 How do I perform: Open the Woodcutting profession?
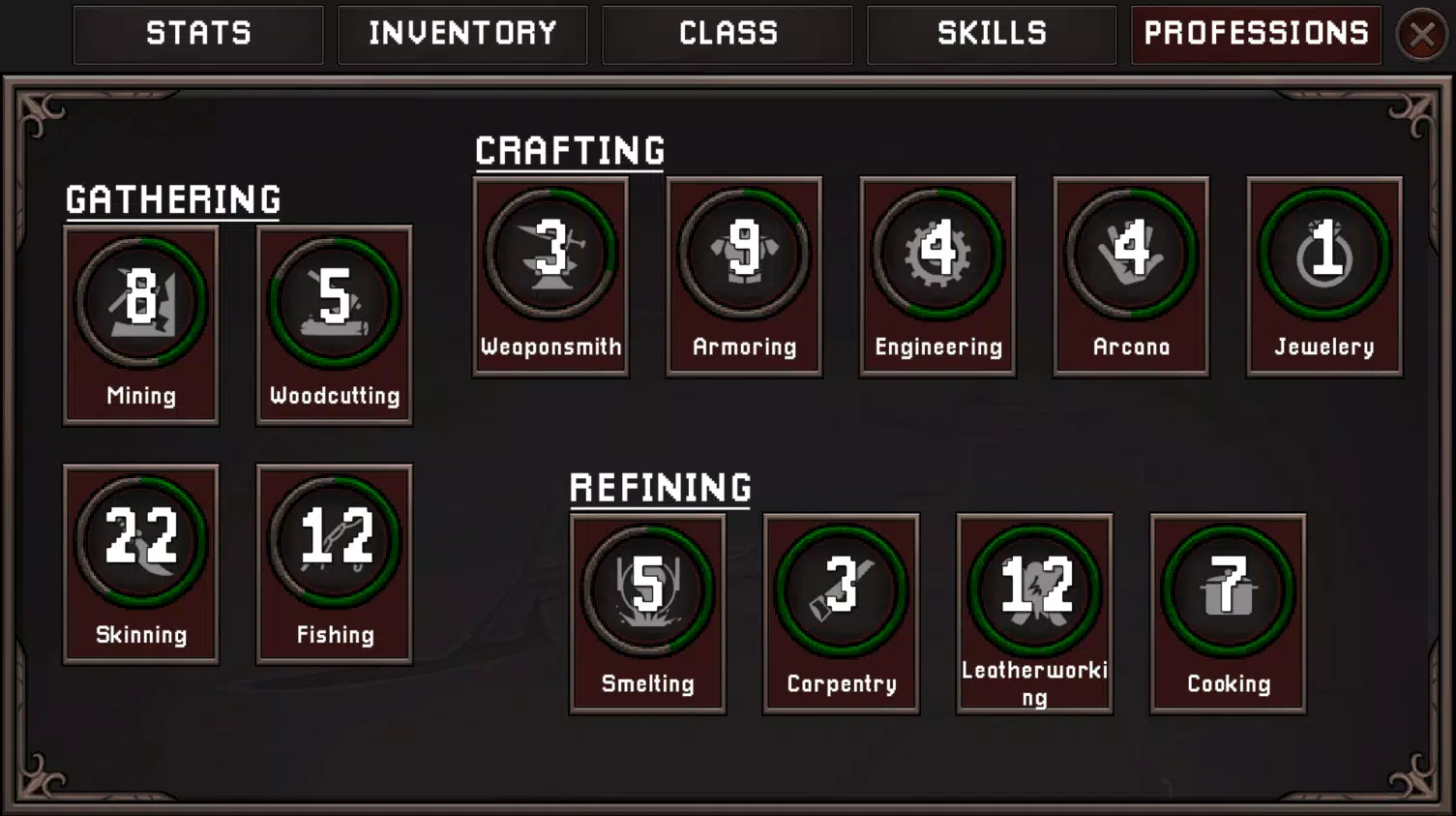[x=334, y=300]
